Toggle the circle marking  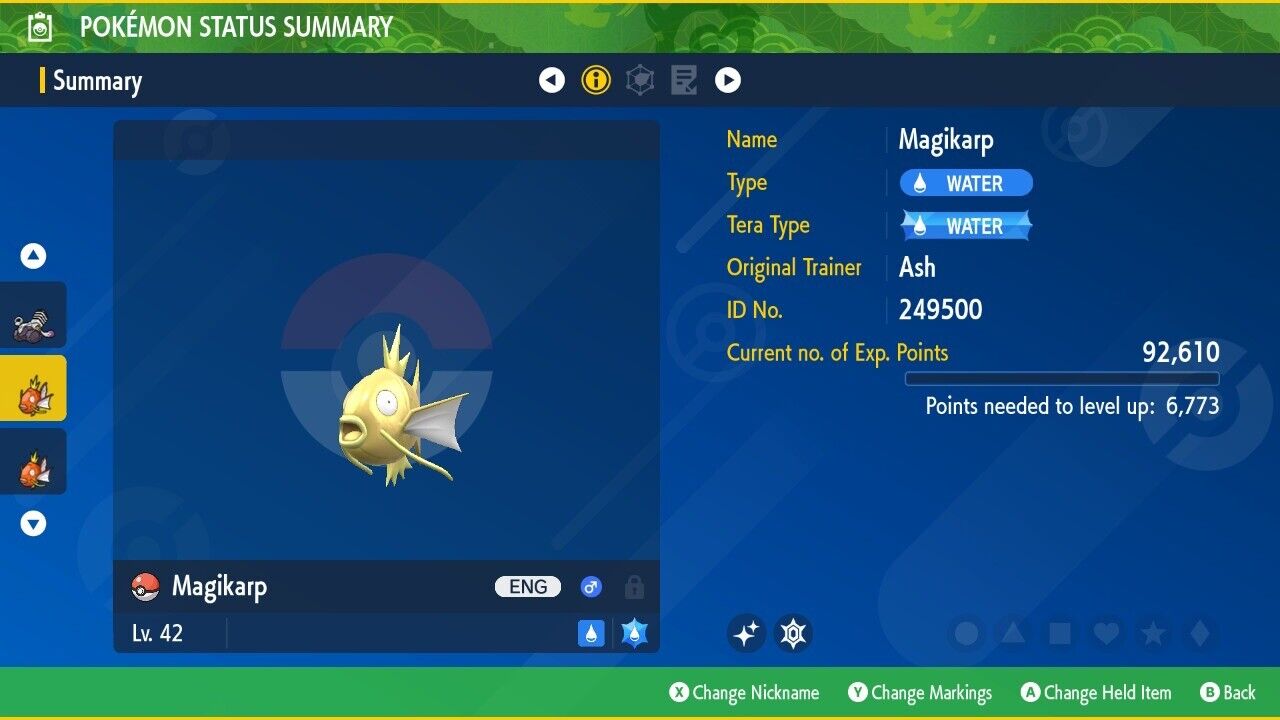(x=966, y=633)
